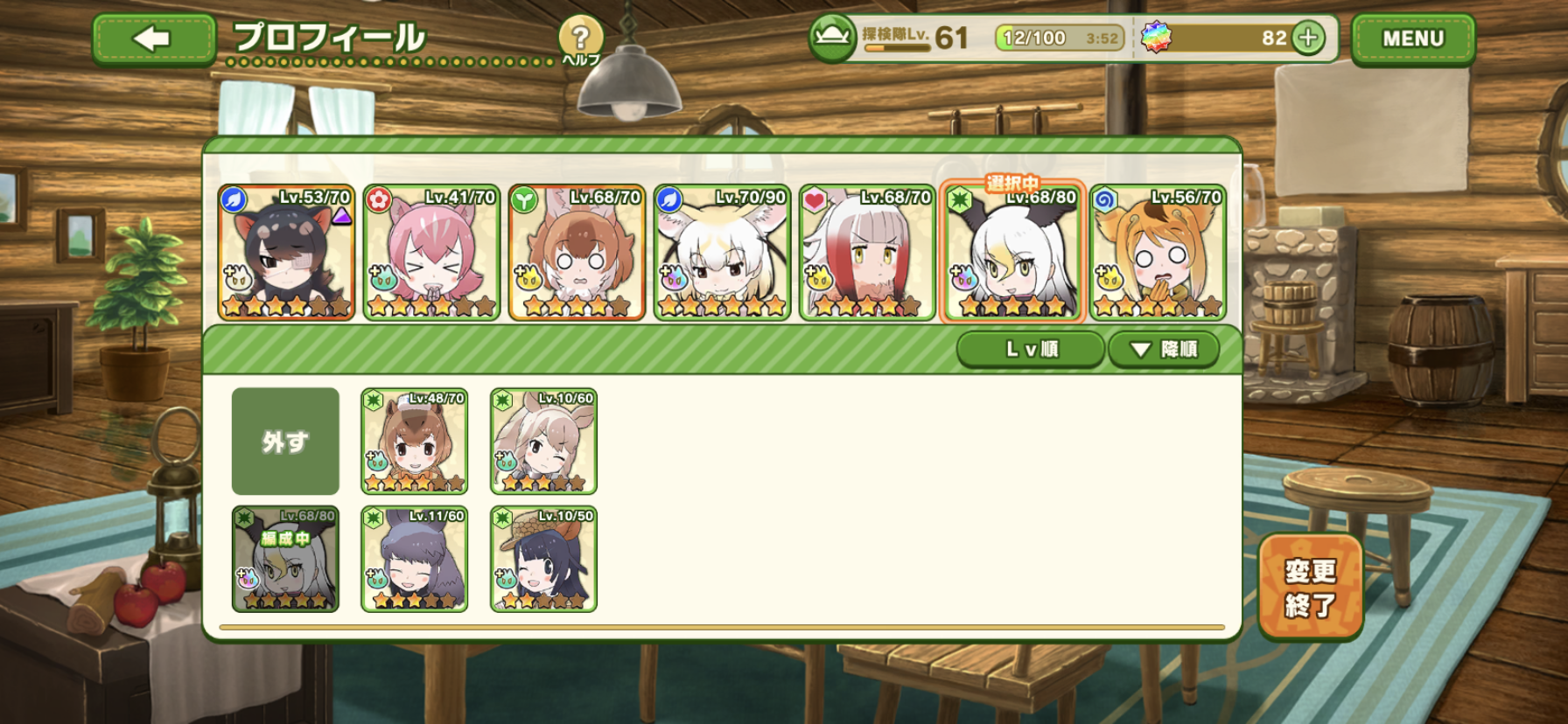This screenshot has height=724, width=1568.
Task: Open the Lv順 sort order option
Action: pyautogui.click(x=1031, y=350)
